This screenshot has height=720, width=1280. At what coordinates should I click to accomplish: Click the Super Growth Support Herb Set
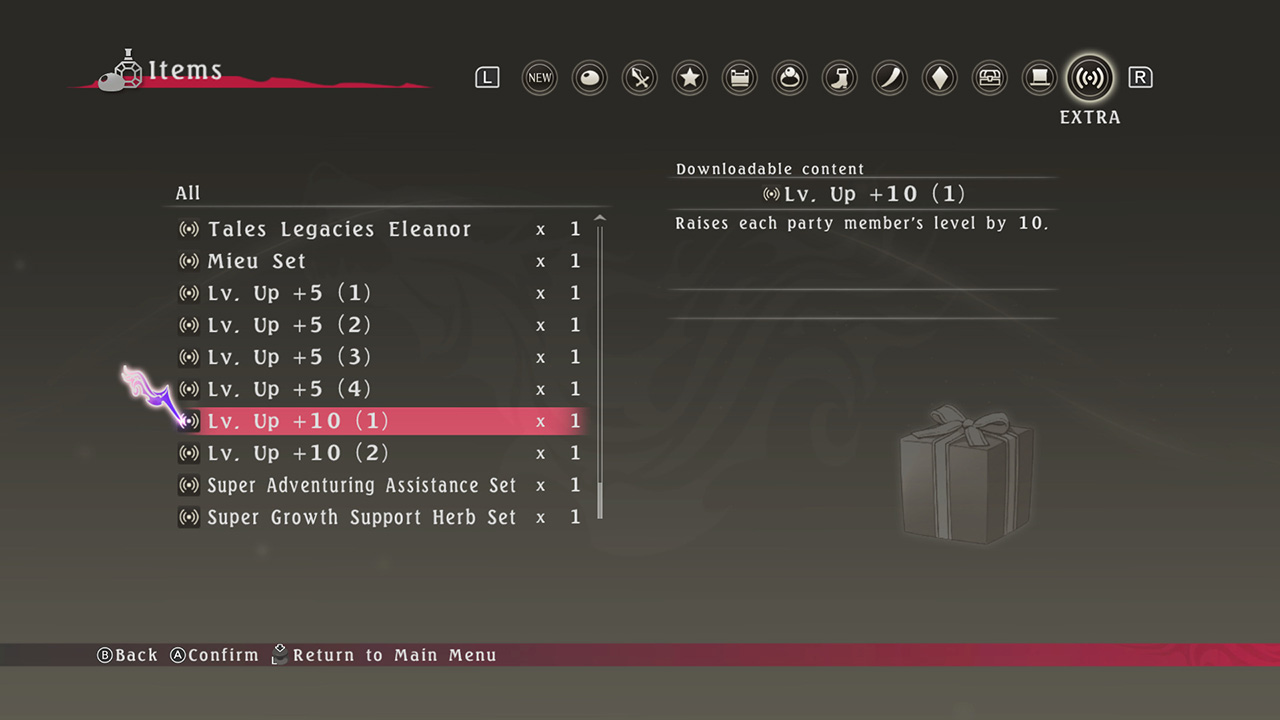[x=360, y=517]
